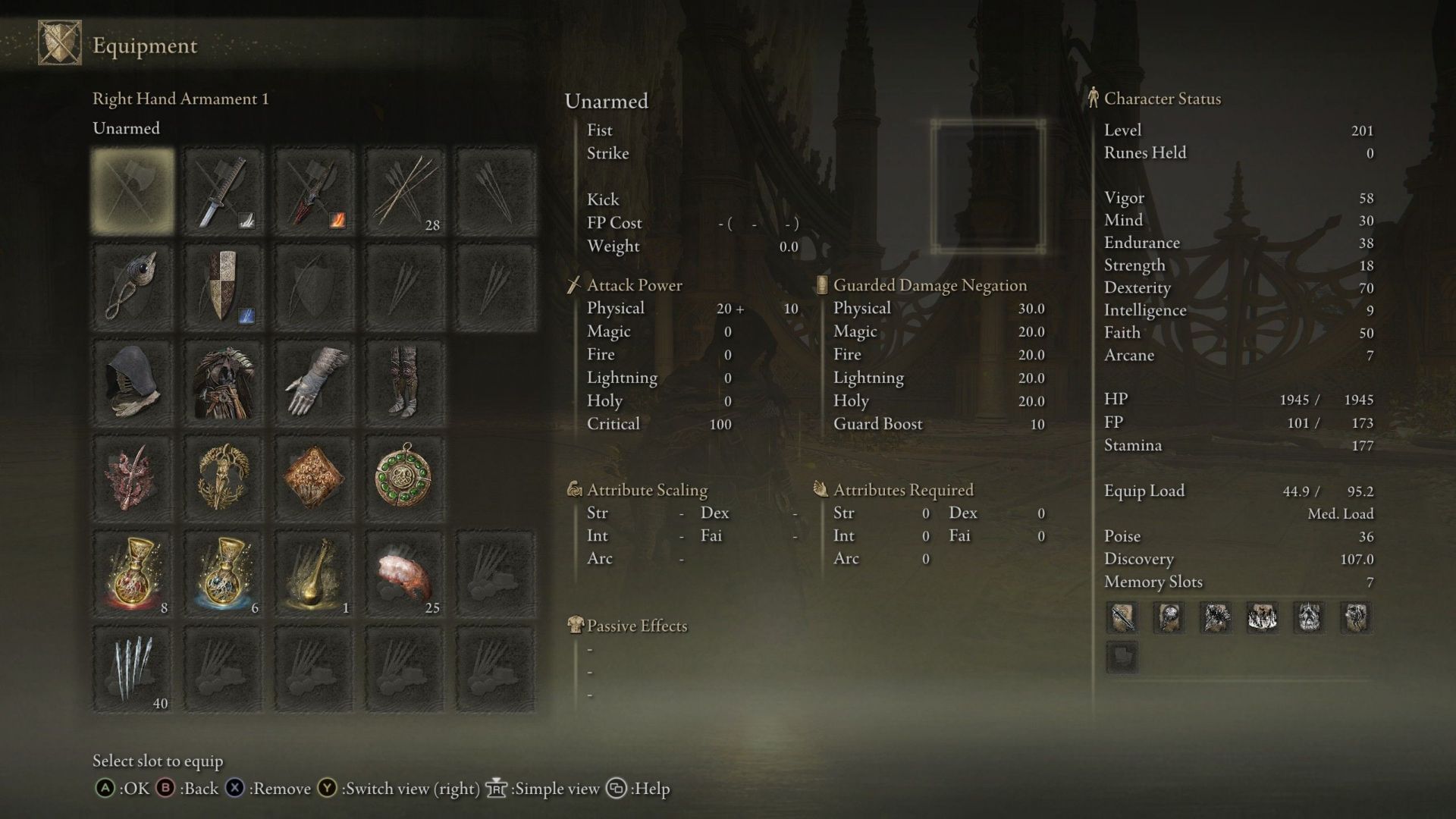Select the Flask of Crimson Tears slot
The width and height of the screenshot is (1456, 819).
(x=133, y=574)
